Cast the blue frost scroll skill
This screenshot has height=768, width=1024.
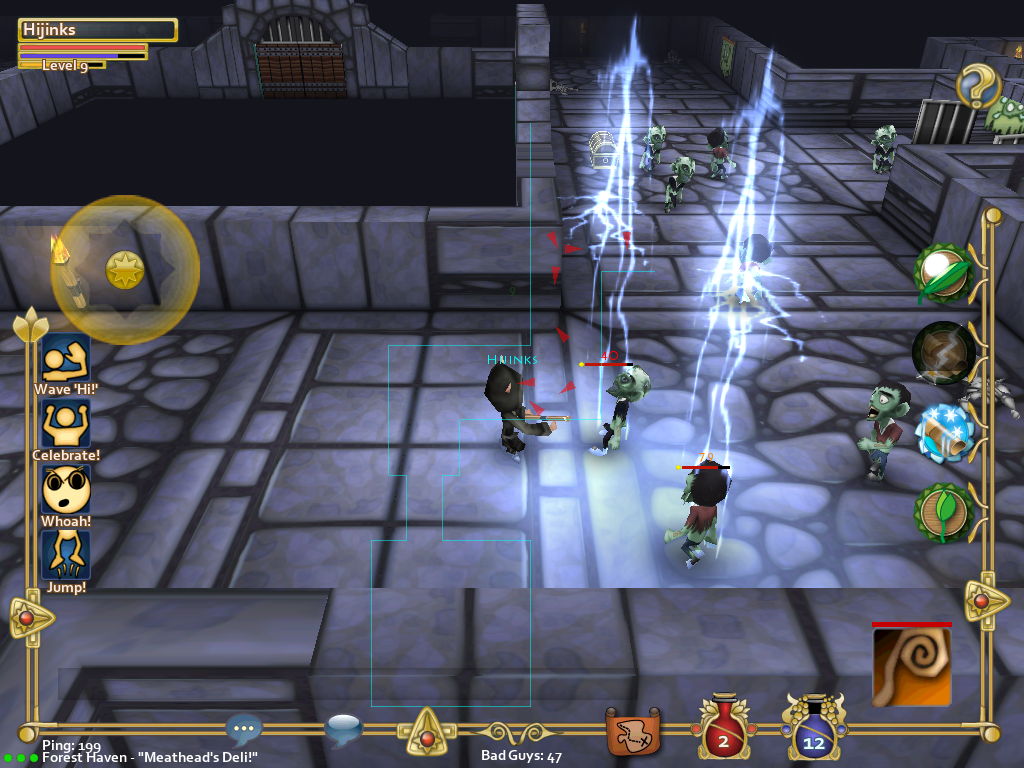944,432
